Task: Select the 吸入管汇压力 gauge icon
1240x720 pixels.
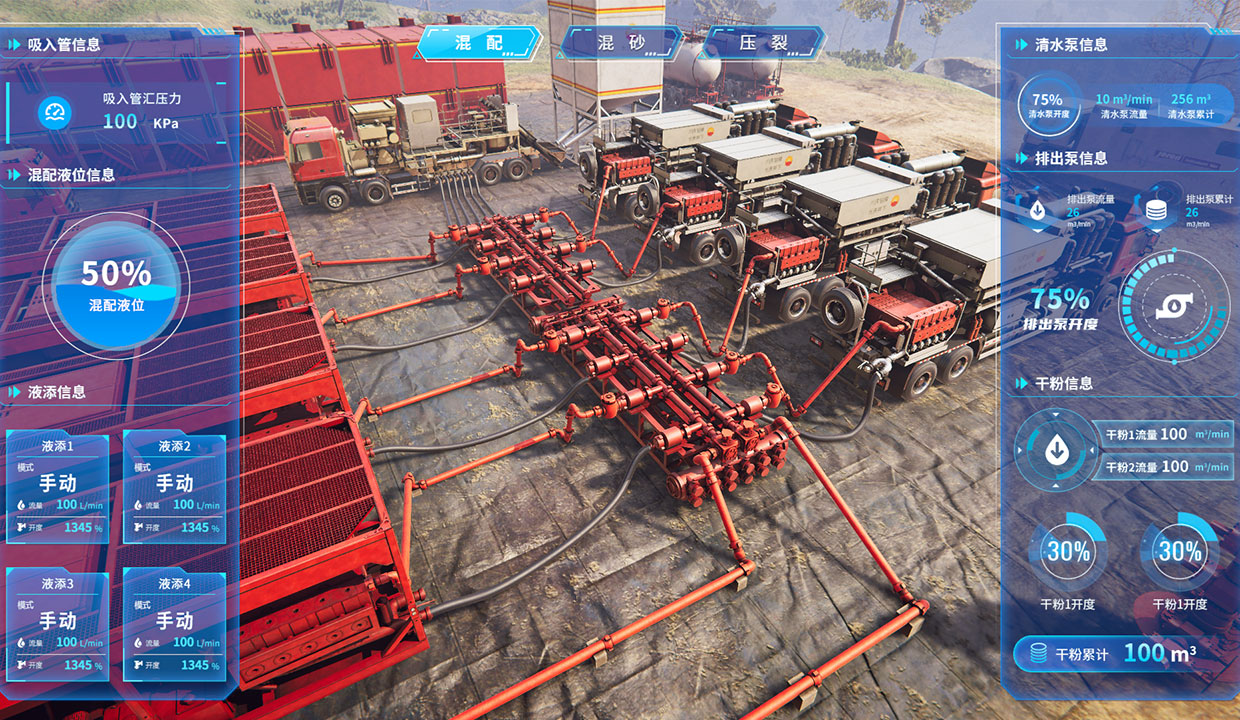Action: (54, 112)
